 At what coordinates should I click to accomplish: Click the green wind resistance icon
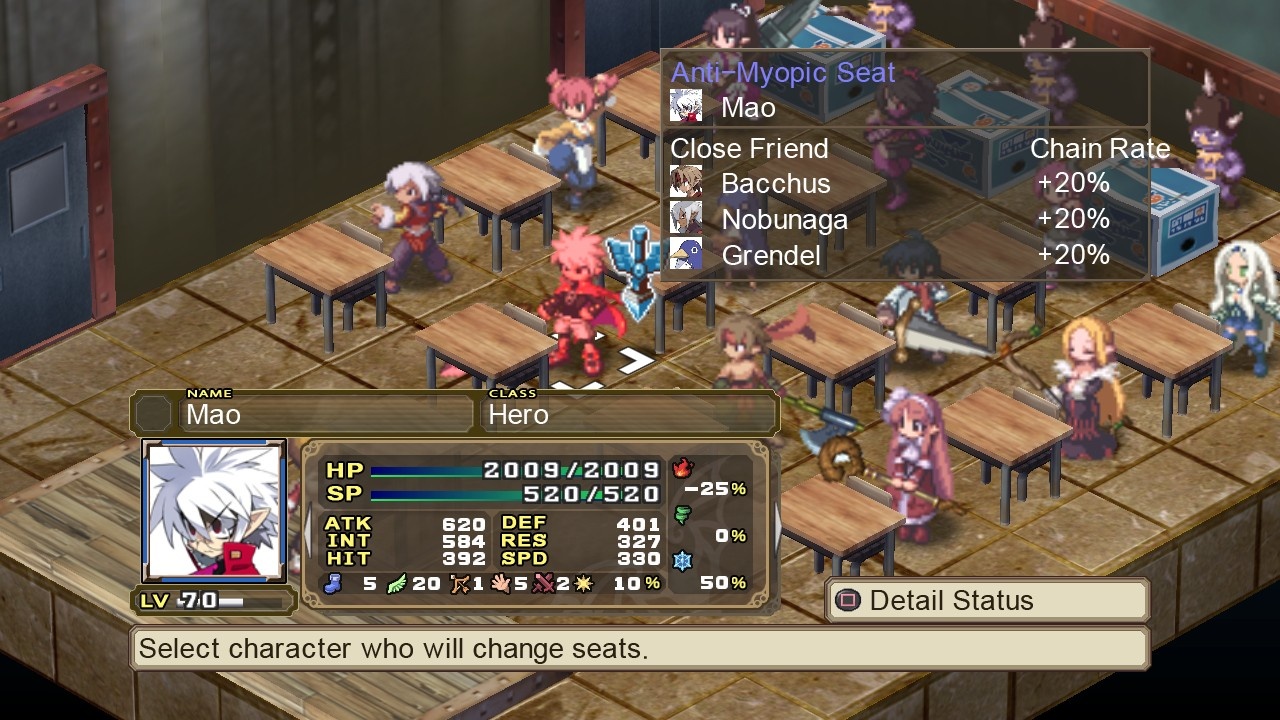(683, 513)
